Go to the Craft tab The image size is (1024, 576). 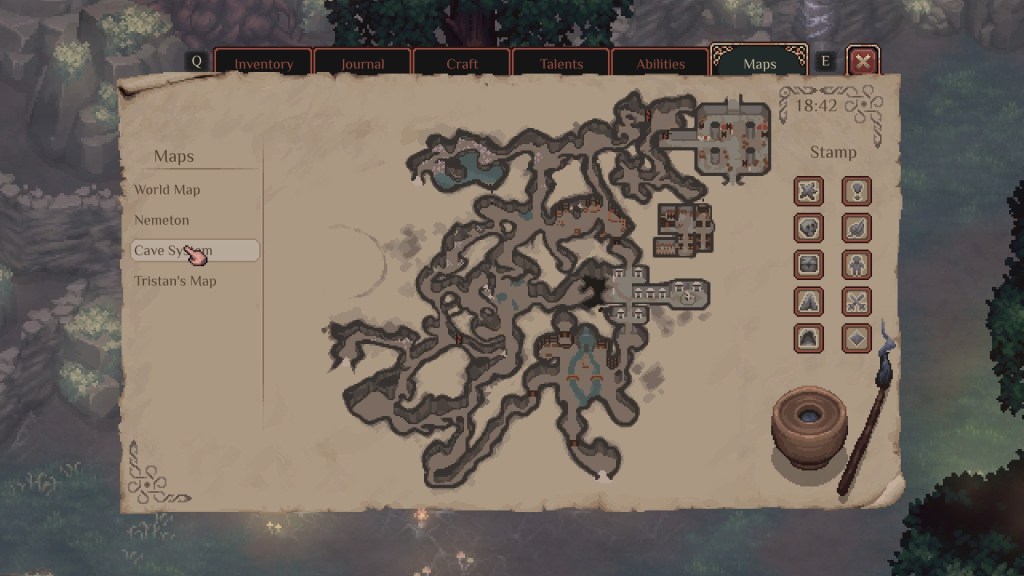coord(461,63)
